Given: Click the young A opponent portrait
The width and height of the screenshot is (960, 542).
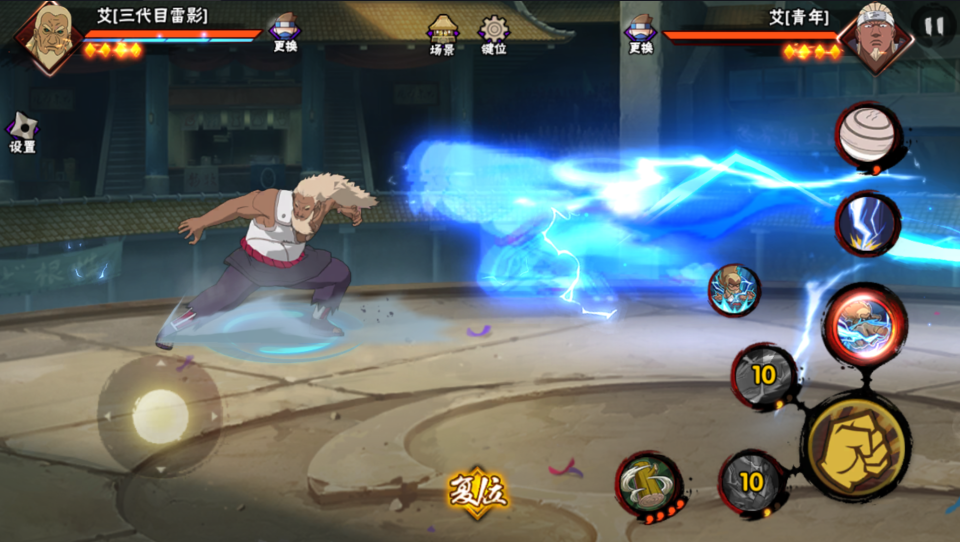Looking at the screenshot, I should pyautogui.click(x=875, y=40).
